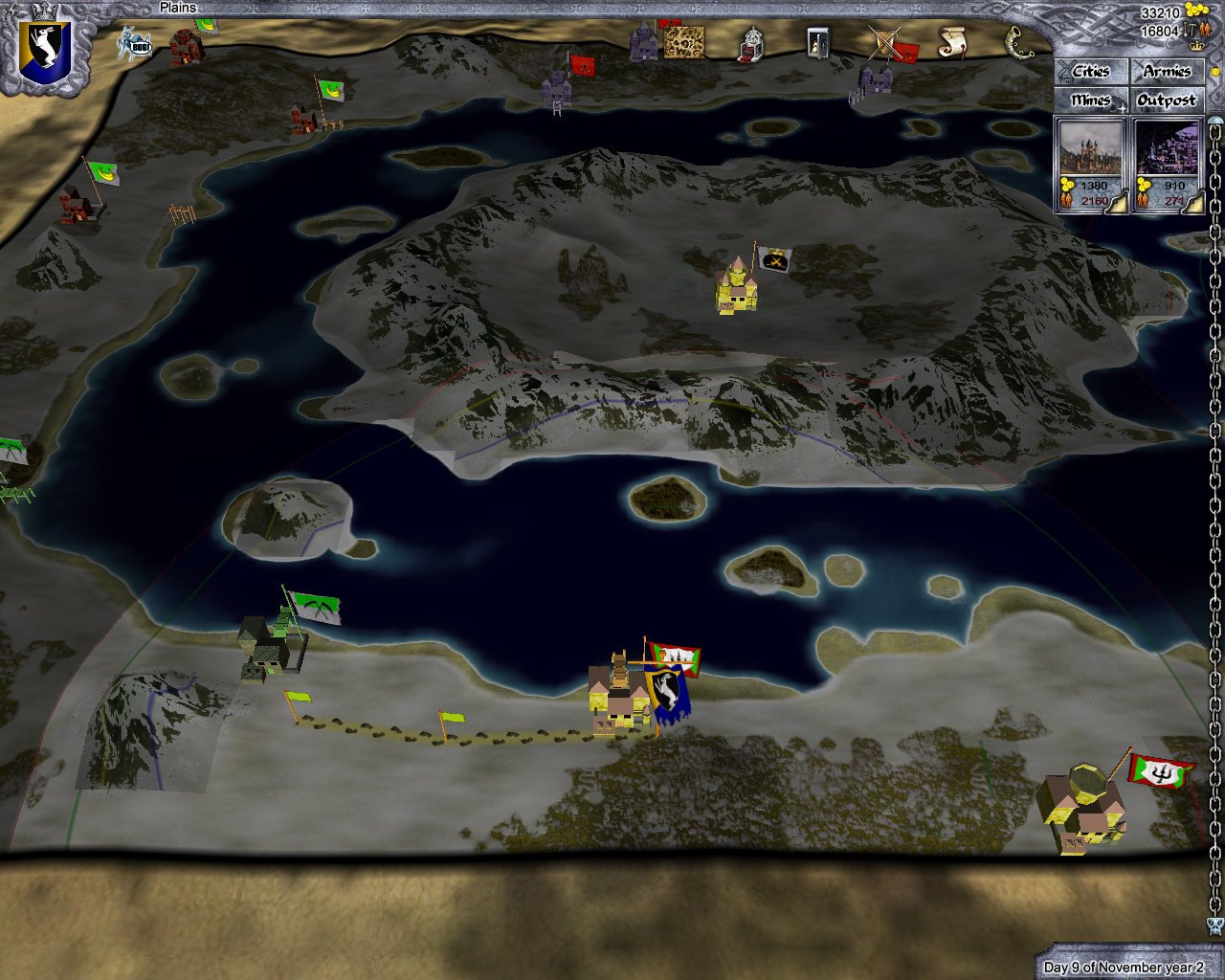1225x980 pixels.
Task: Switch to the Outpost view
Action: (1168, 100)
